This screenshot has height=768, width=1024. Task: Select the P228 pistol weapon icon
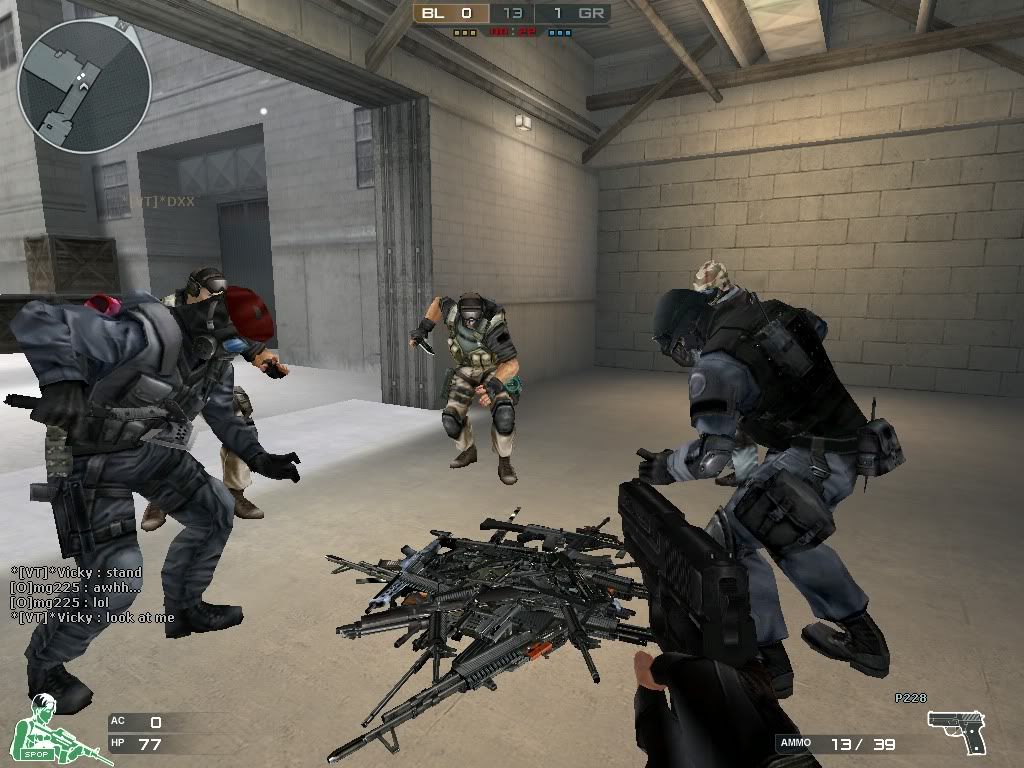(x=956, y=731)
